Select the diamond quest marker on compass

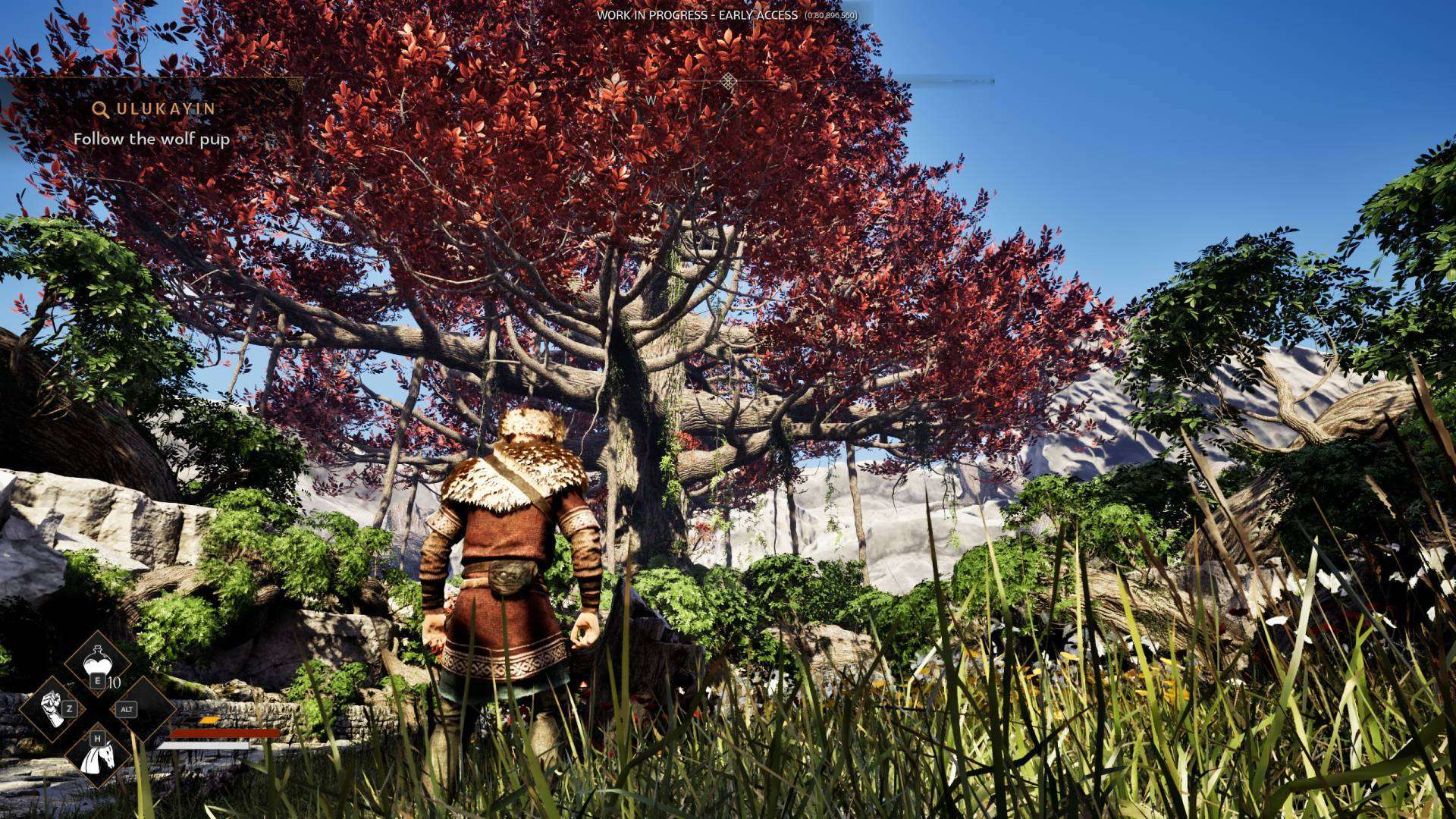click(728, 81)
